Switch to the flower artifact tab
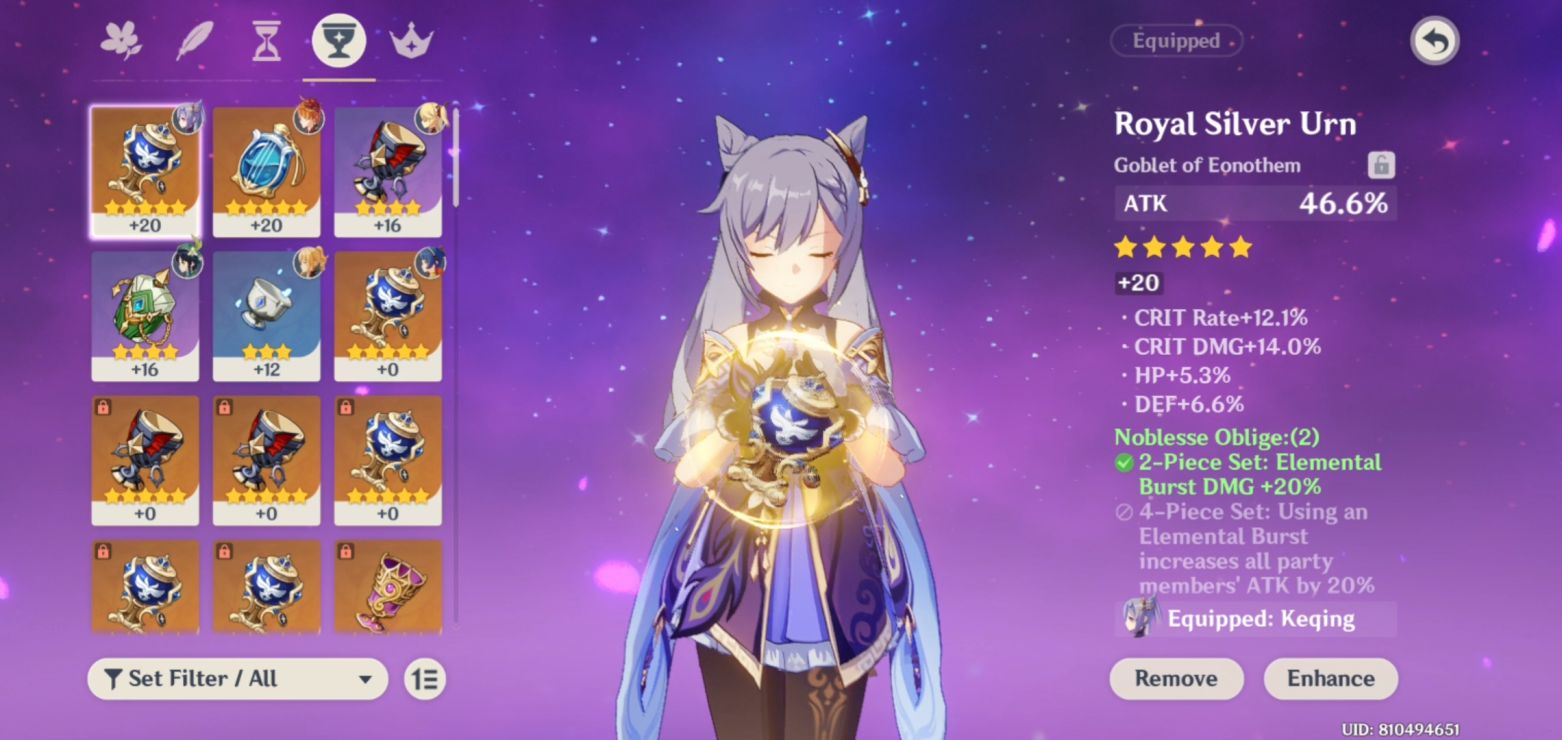This screenshot has width=1562, height=740. coord(121,42)
